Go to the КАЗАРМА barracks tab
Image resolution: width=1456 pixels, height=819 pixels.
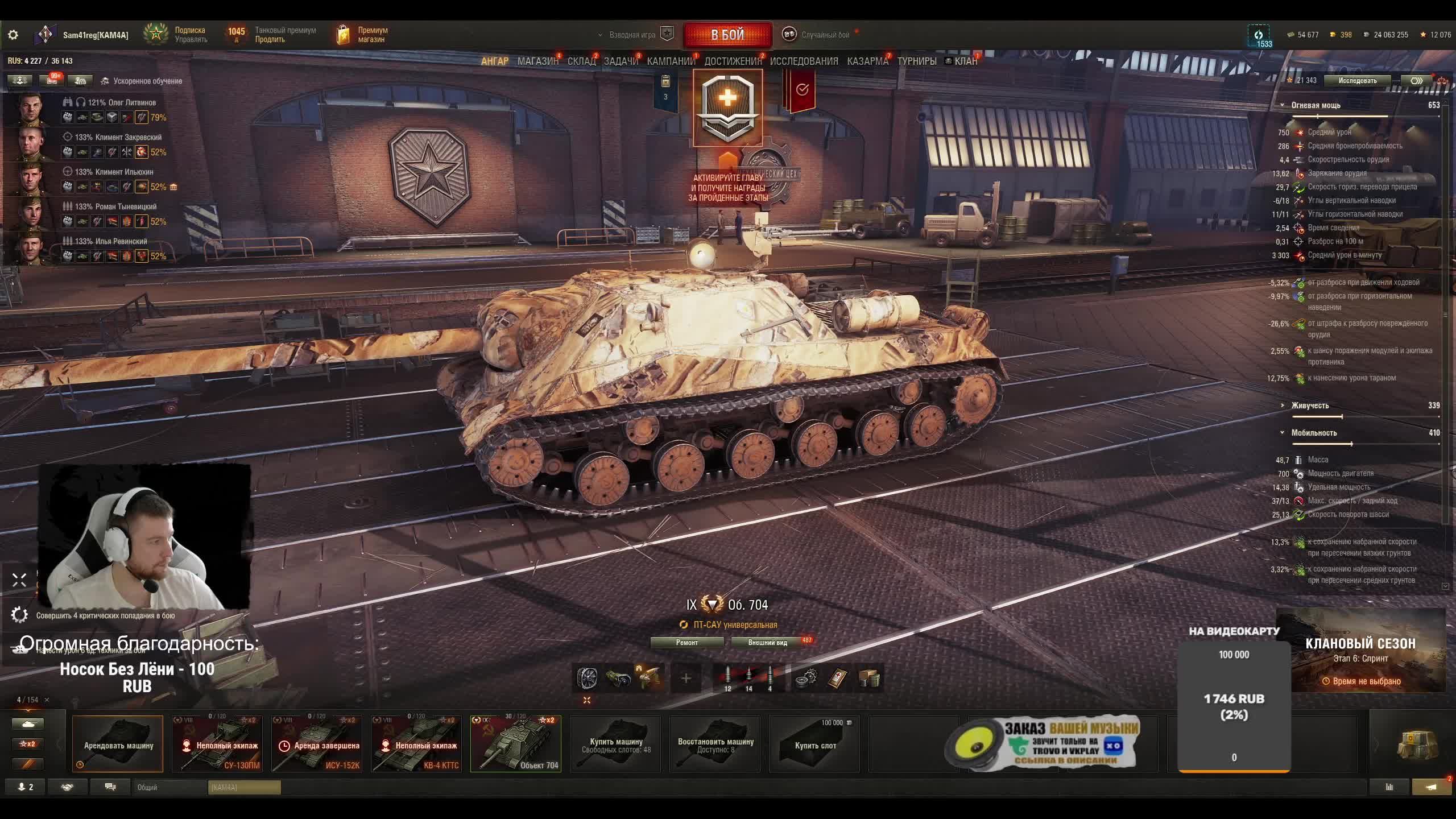867,61
